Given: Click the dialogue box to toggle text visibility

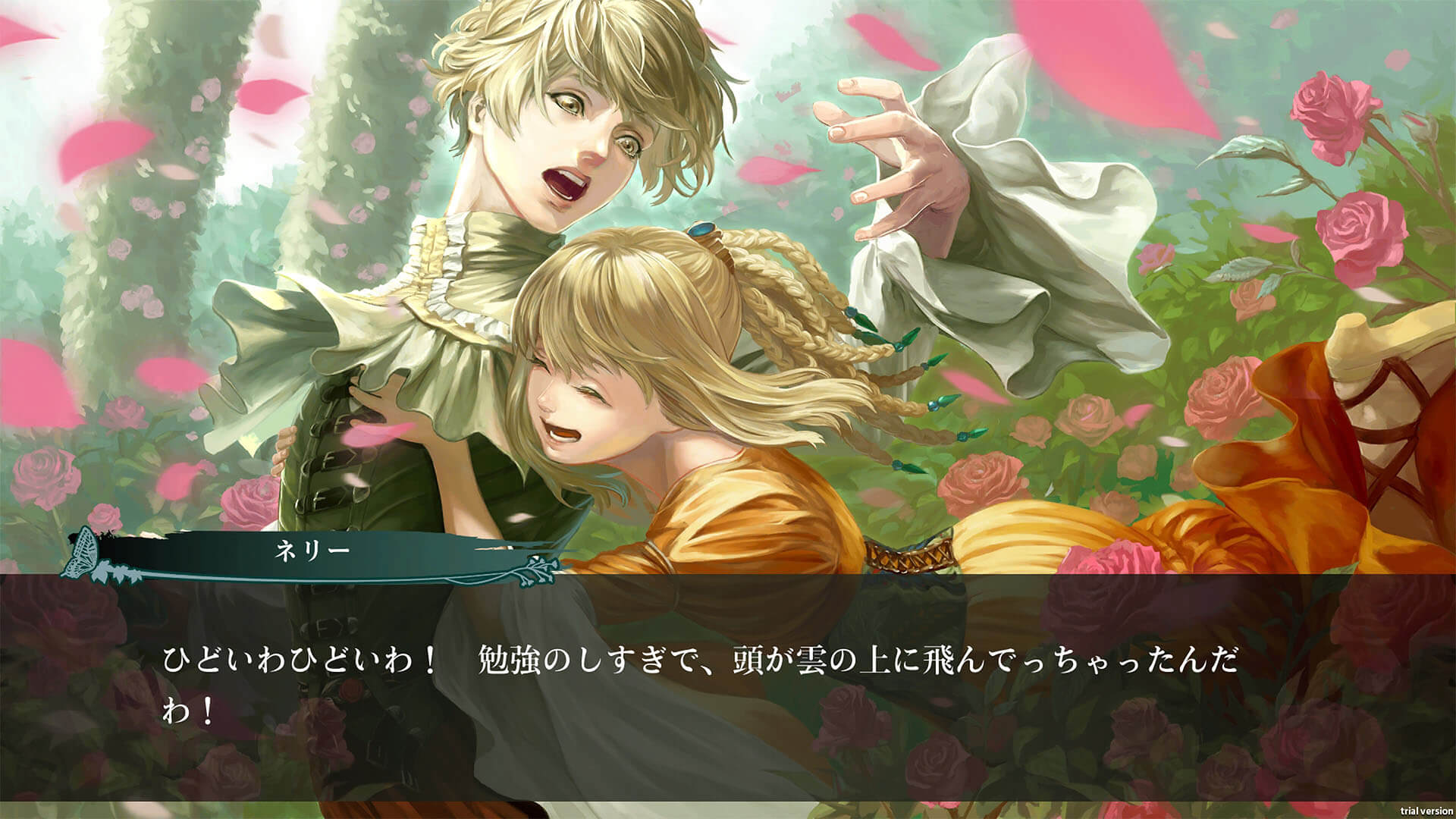Looking at the screenshot, I should click(x=728, y=682).
